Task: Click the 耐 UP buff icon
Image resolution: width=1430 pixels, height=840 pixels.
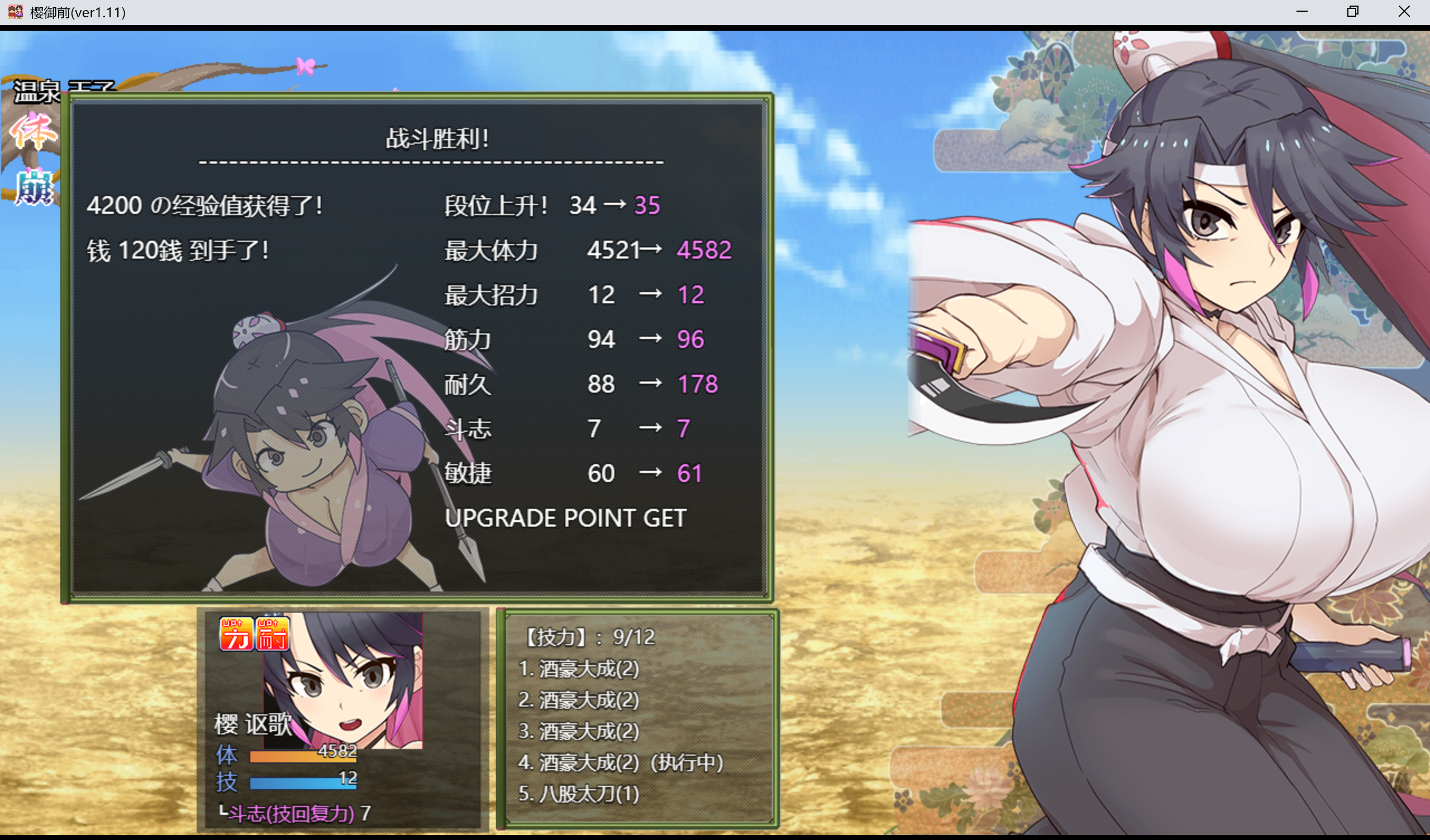Action: click(273, 633)
